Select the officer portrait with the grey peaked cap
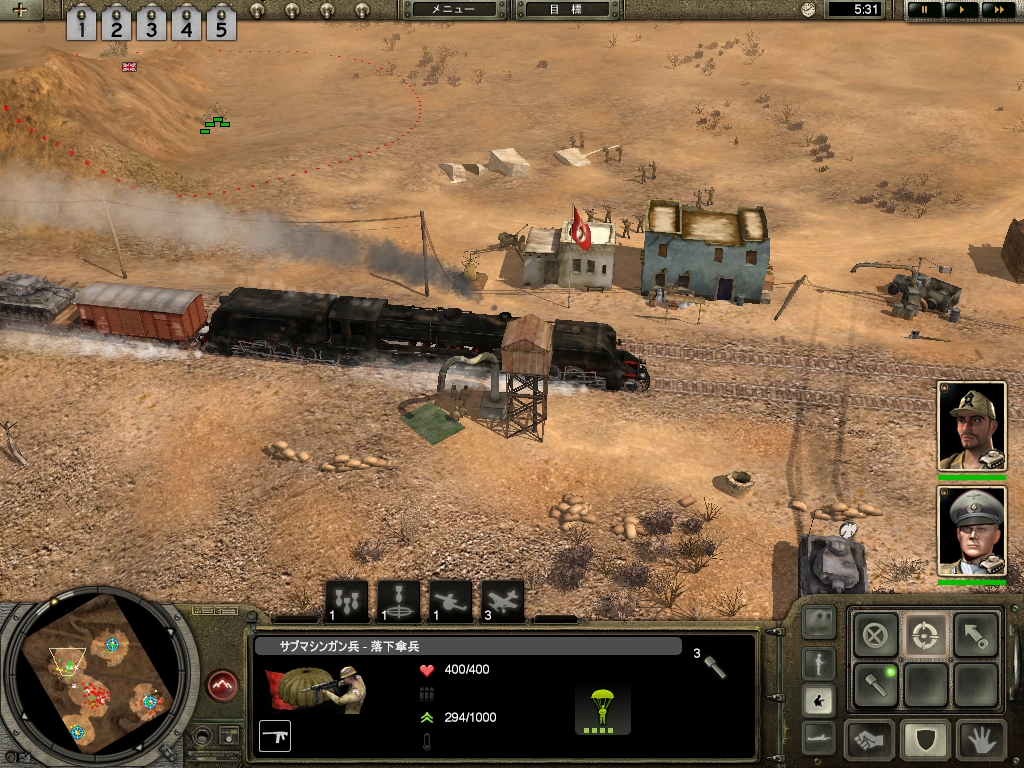 (x=971, y=531)
